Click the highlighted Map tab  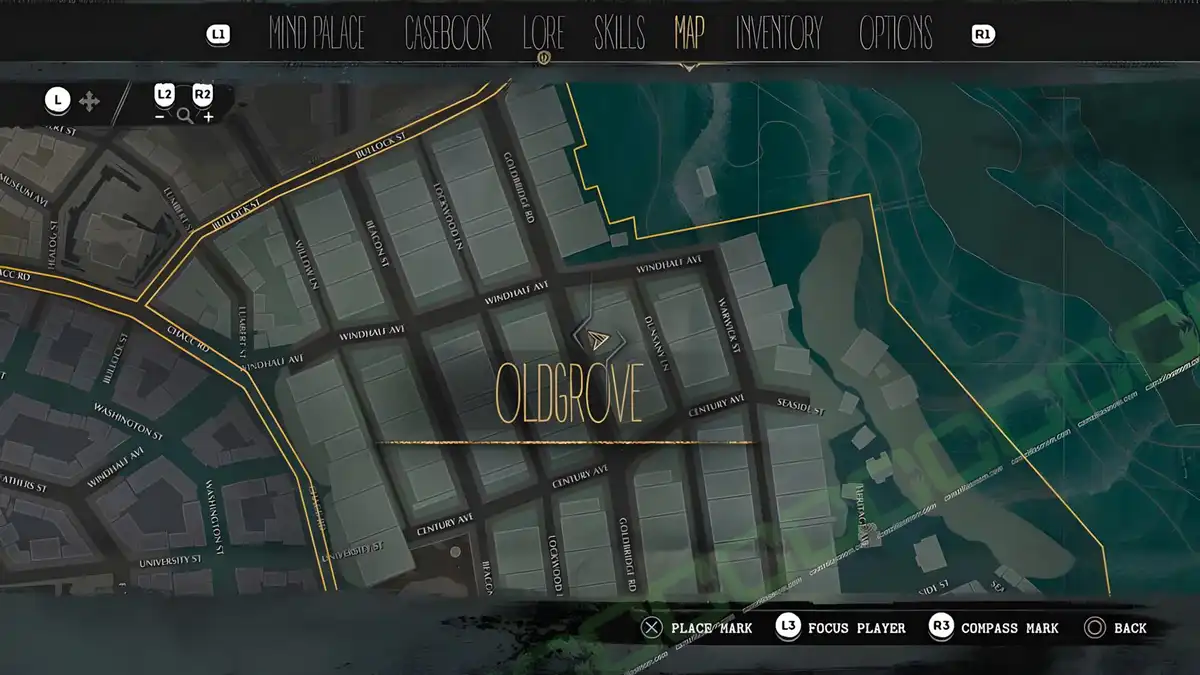[689, 34]
